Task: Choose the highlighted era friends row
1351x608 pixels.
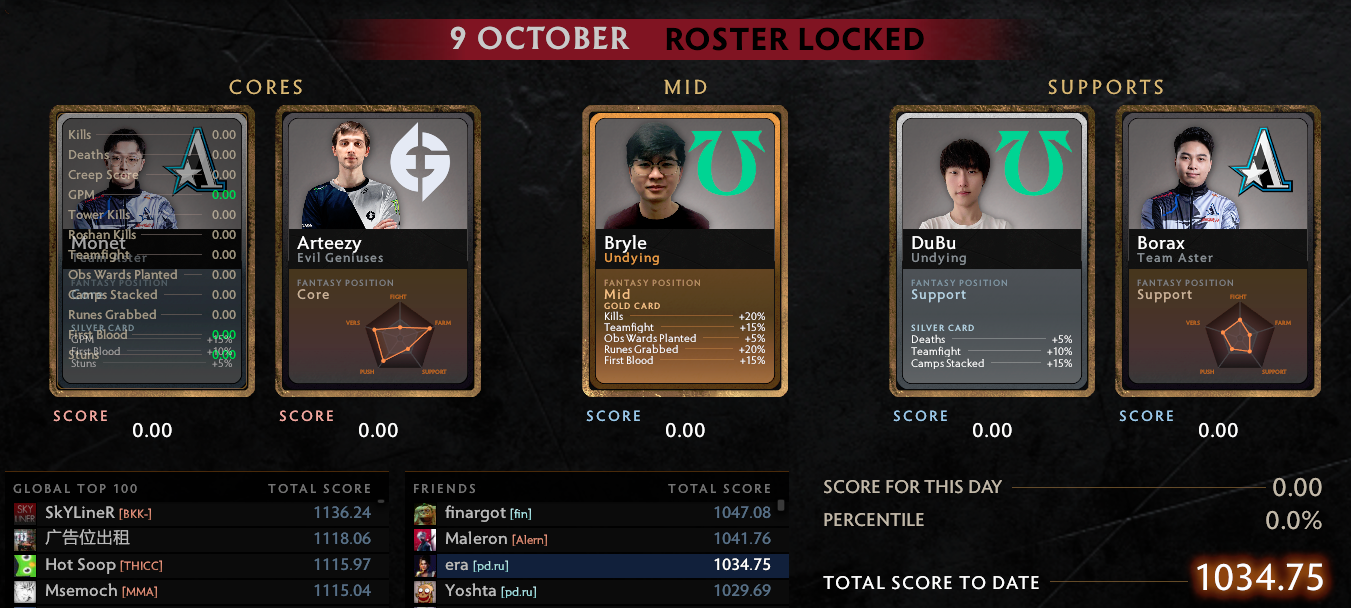Action: (595, 565)
